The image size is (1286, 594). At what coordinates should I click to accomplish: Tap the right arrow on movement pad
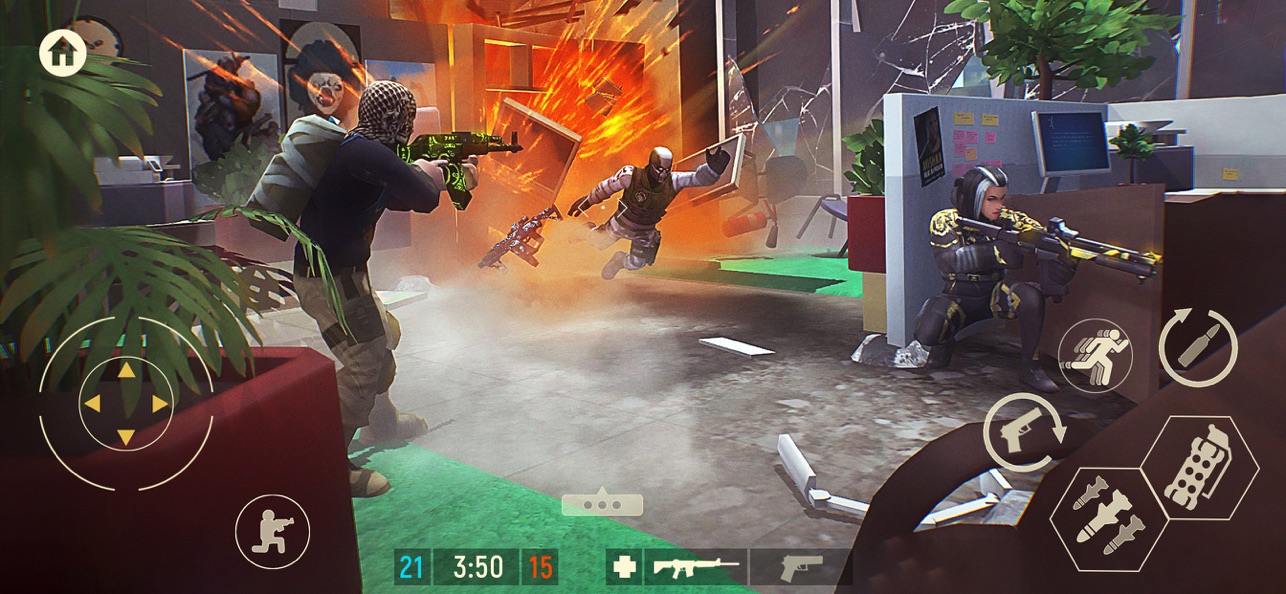tap(160, 404)
